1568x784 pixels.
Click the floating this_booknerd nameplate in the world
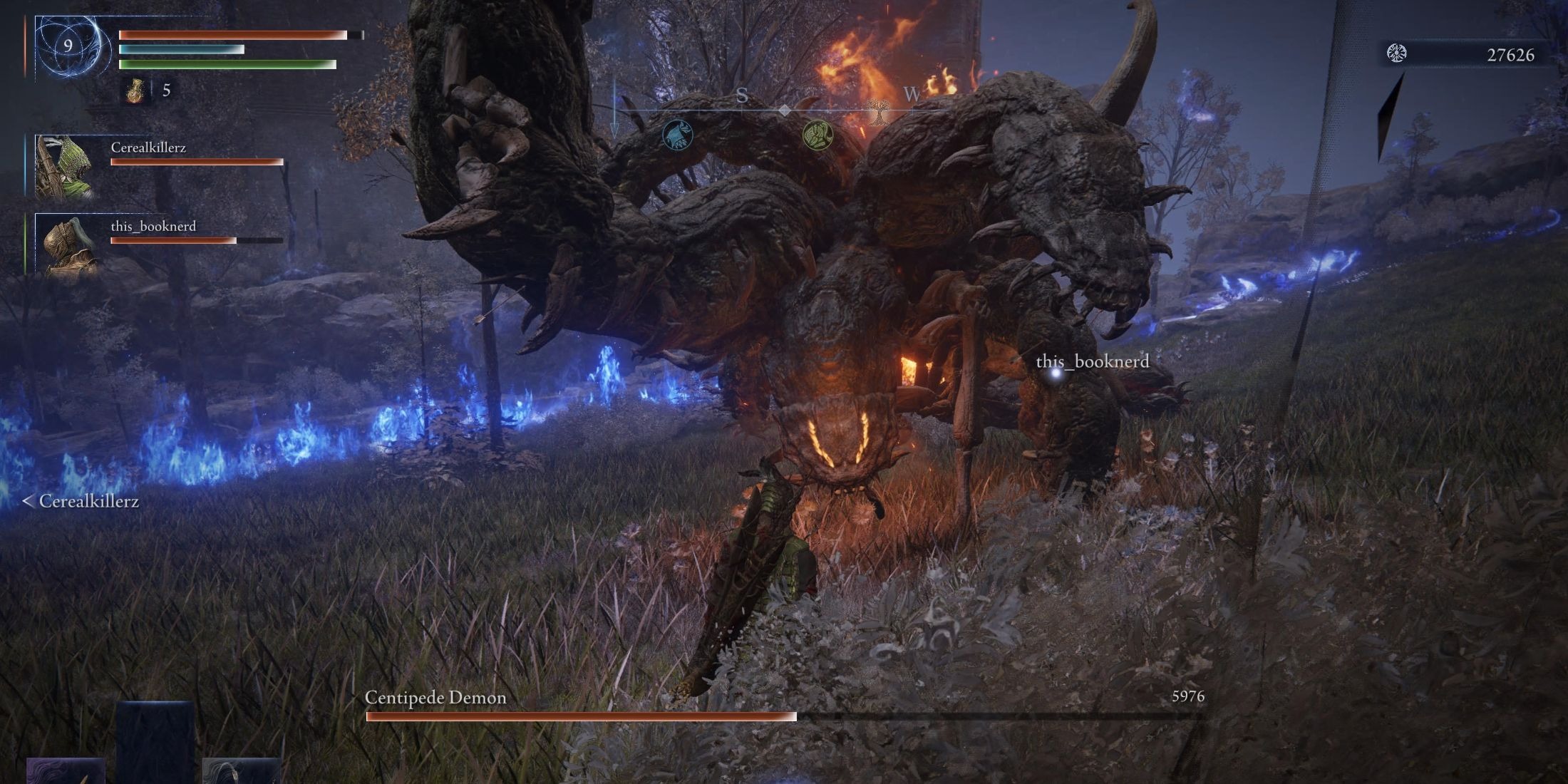point(1093,362)
